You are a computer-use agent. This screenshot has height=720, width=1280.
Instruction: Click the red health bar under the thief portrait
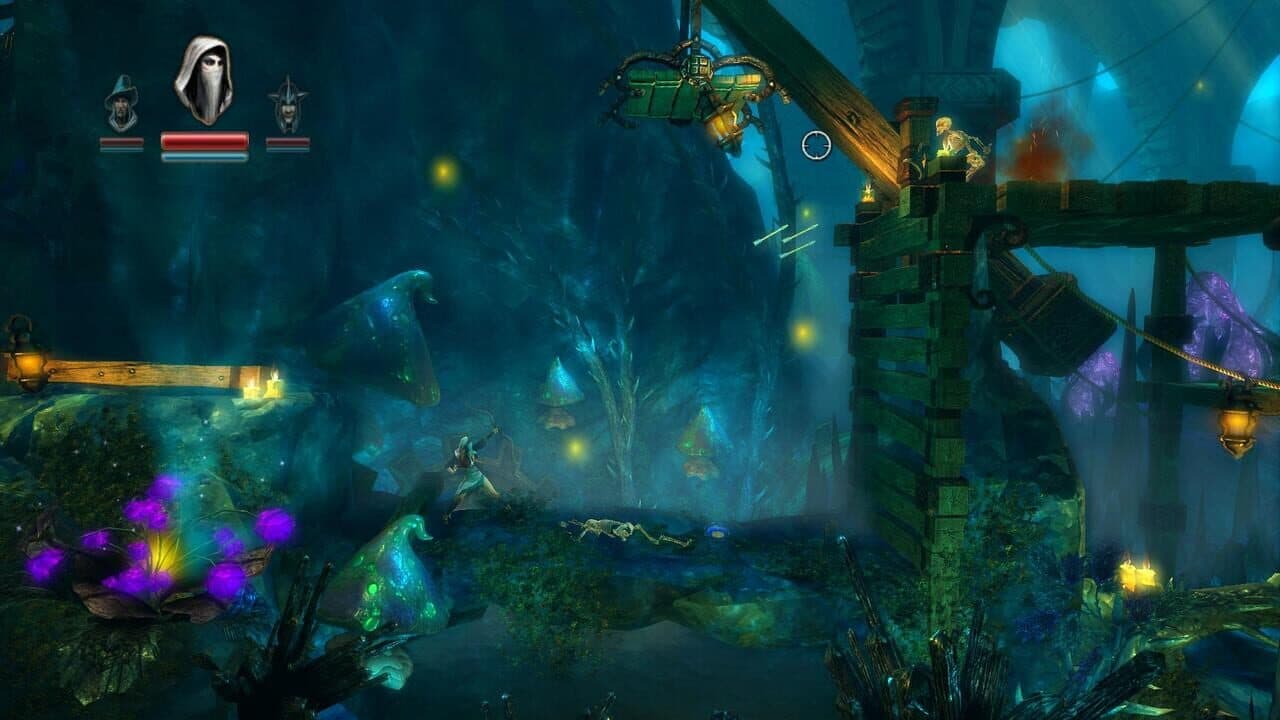tap(204, 142)
